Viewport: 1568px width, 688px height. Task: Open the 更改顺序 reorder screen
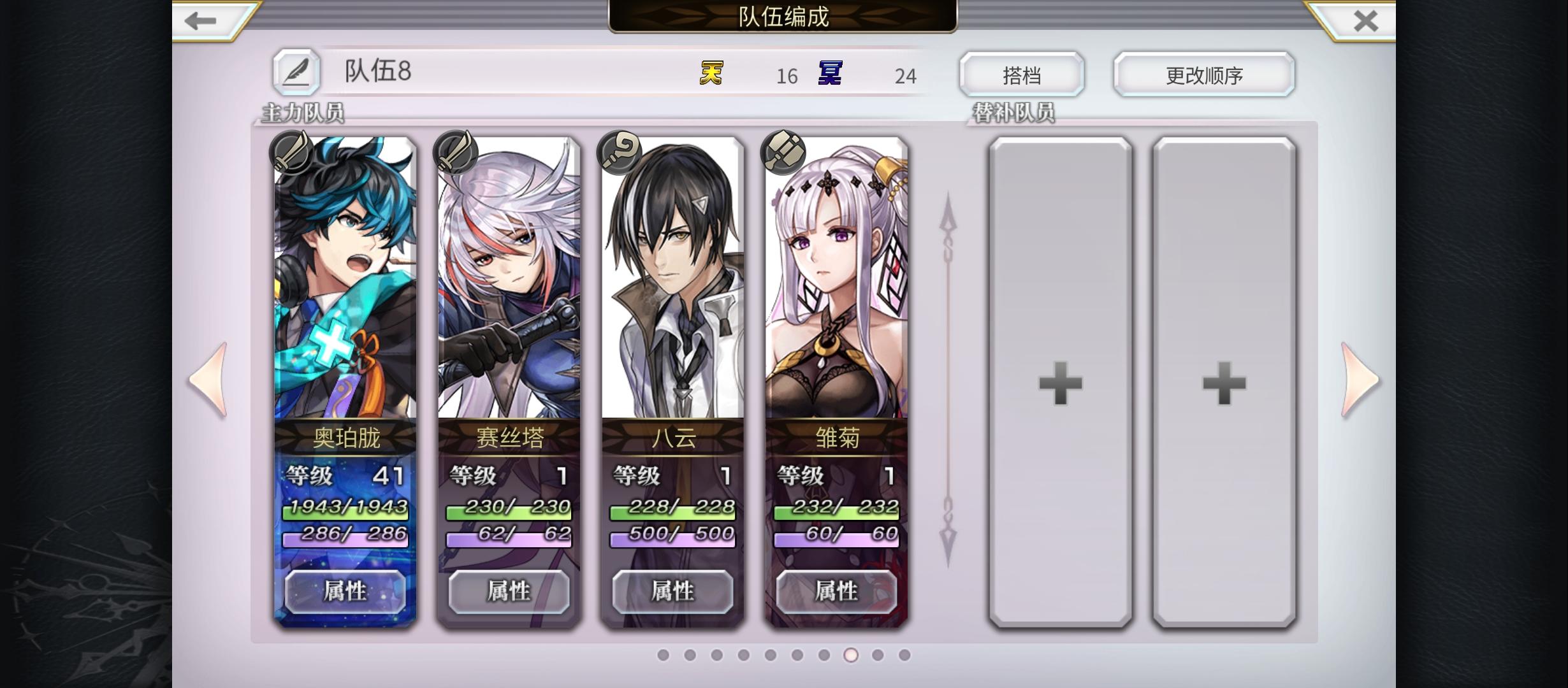(x=1203, y=75)
